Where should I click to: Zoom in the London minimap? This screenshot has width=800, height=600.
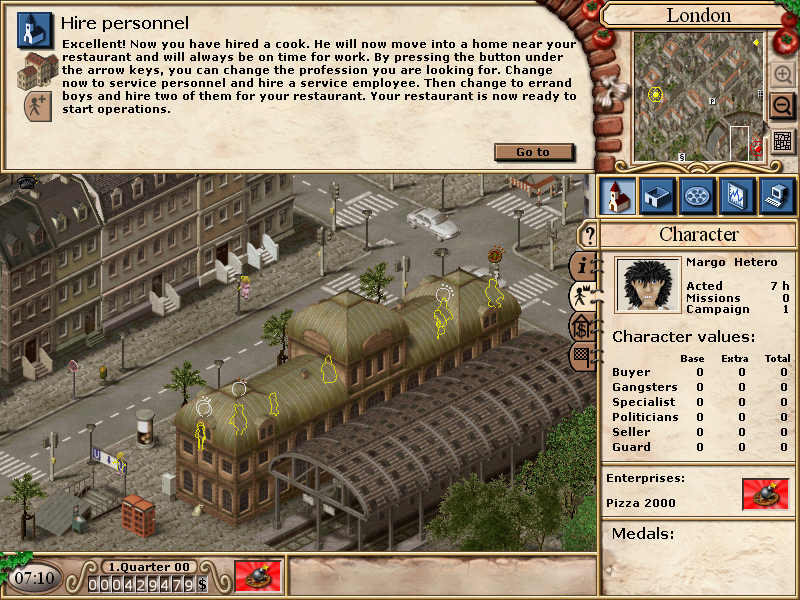782,75
